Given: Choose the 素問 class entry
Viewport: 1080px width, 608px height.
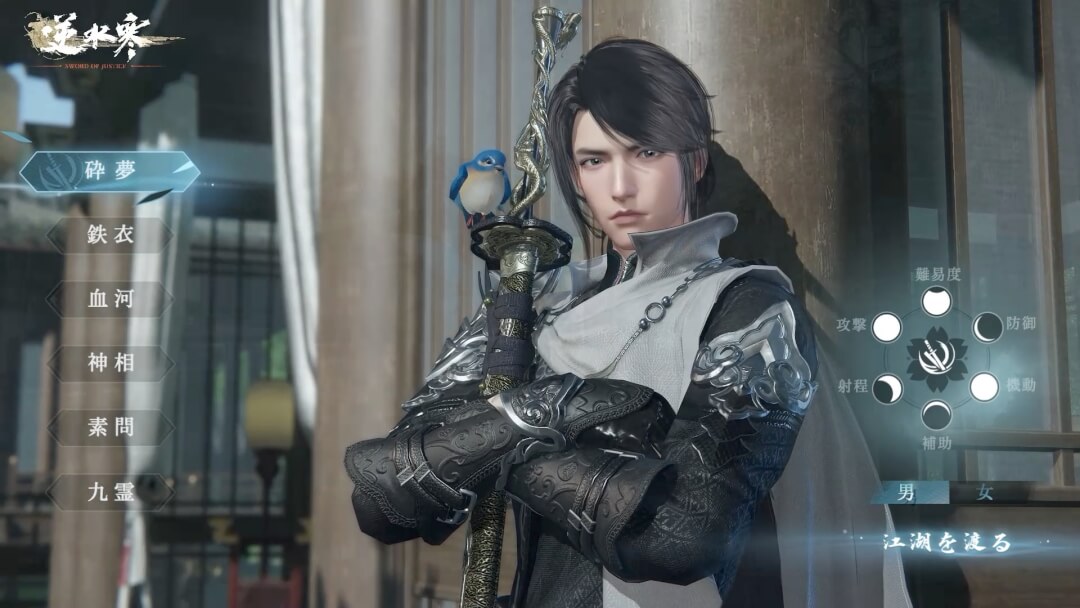Looking at the screenshot, I should 110,427.
